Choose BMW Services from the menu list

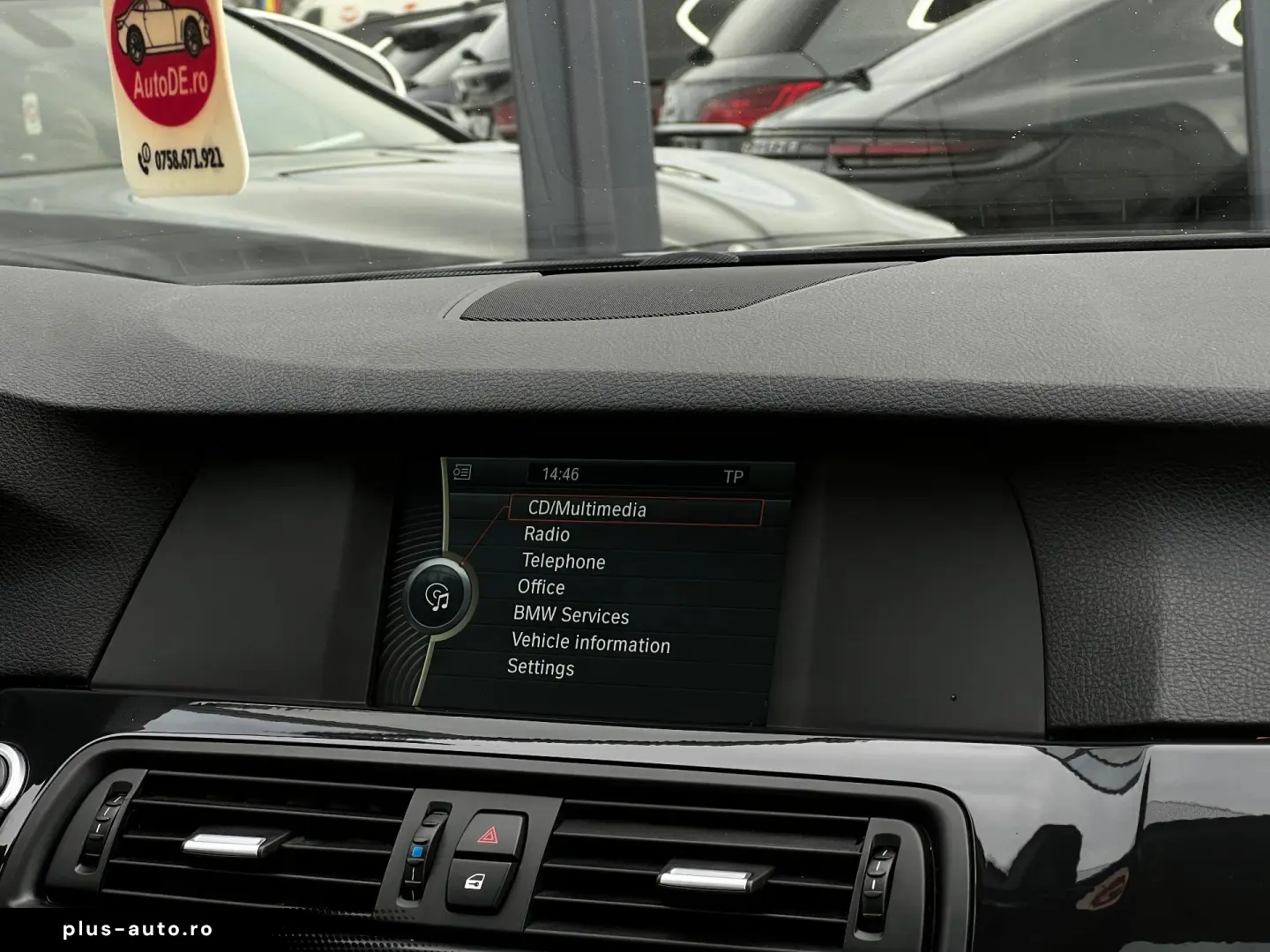pyautogui.click(x=571, y=616)
